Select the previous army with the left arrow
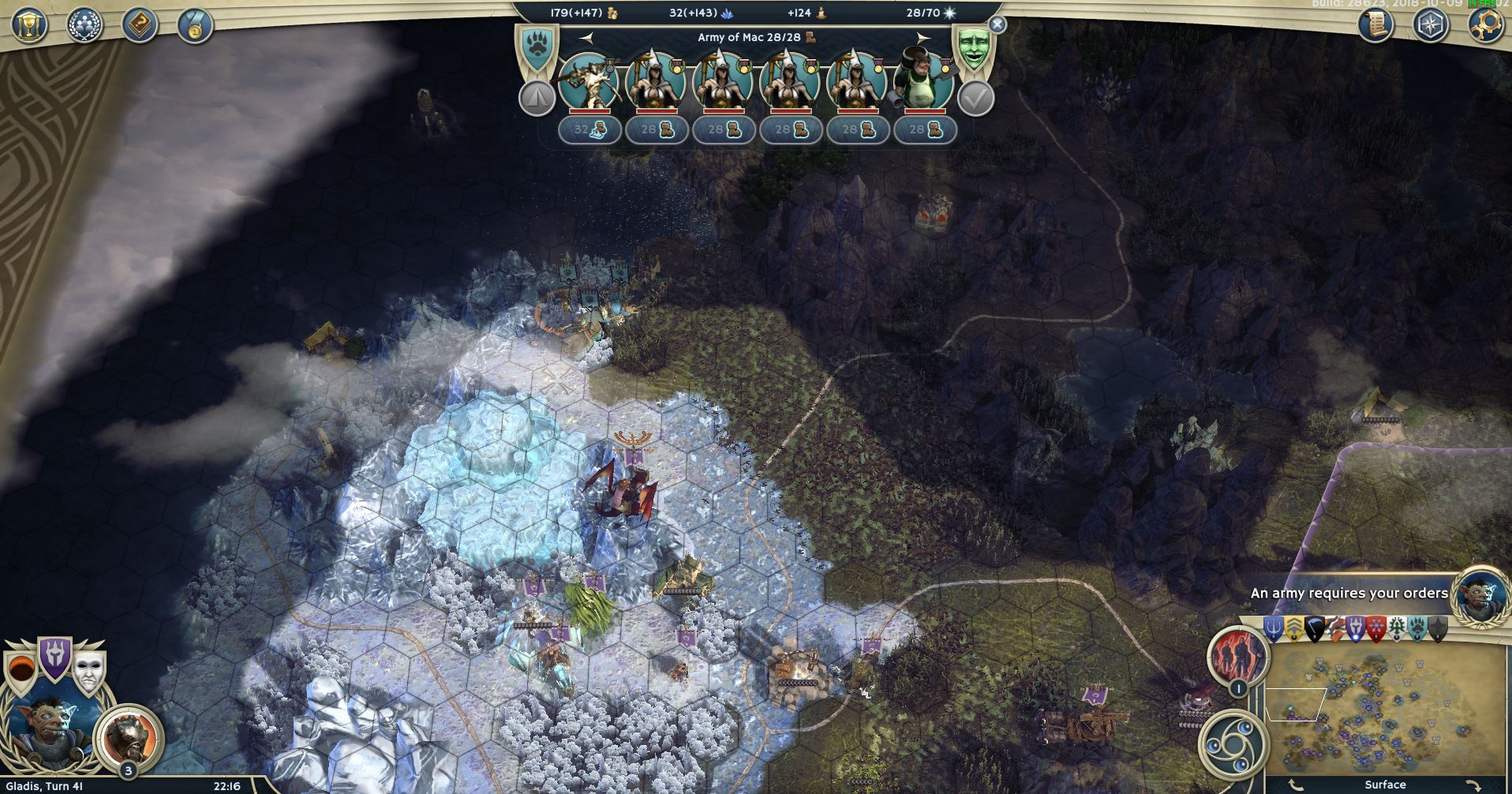This screenshot has height=794, width=1512. coord(586,37)
